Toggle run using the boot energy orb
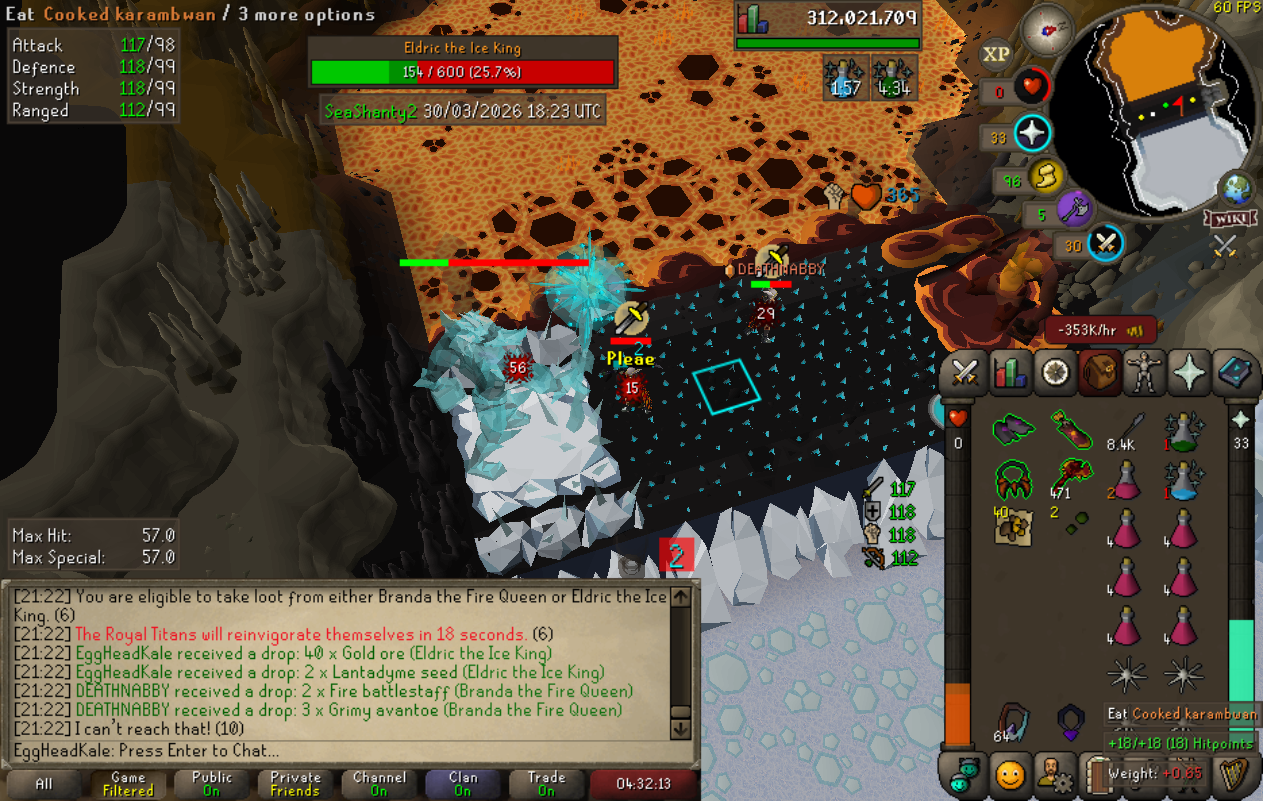Screen dimensions: 1263x801 click(1046, 177)
